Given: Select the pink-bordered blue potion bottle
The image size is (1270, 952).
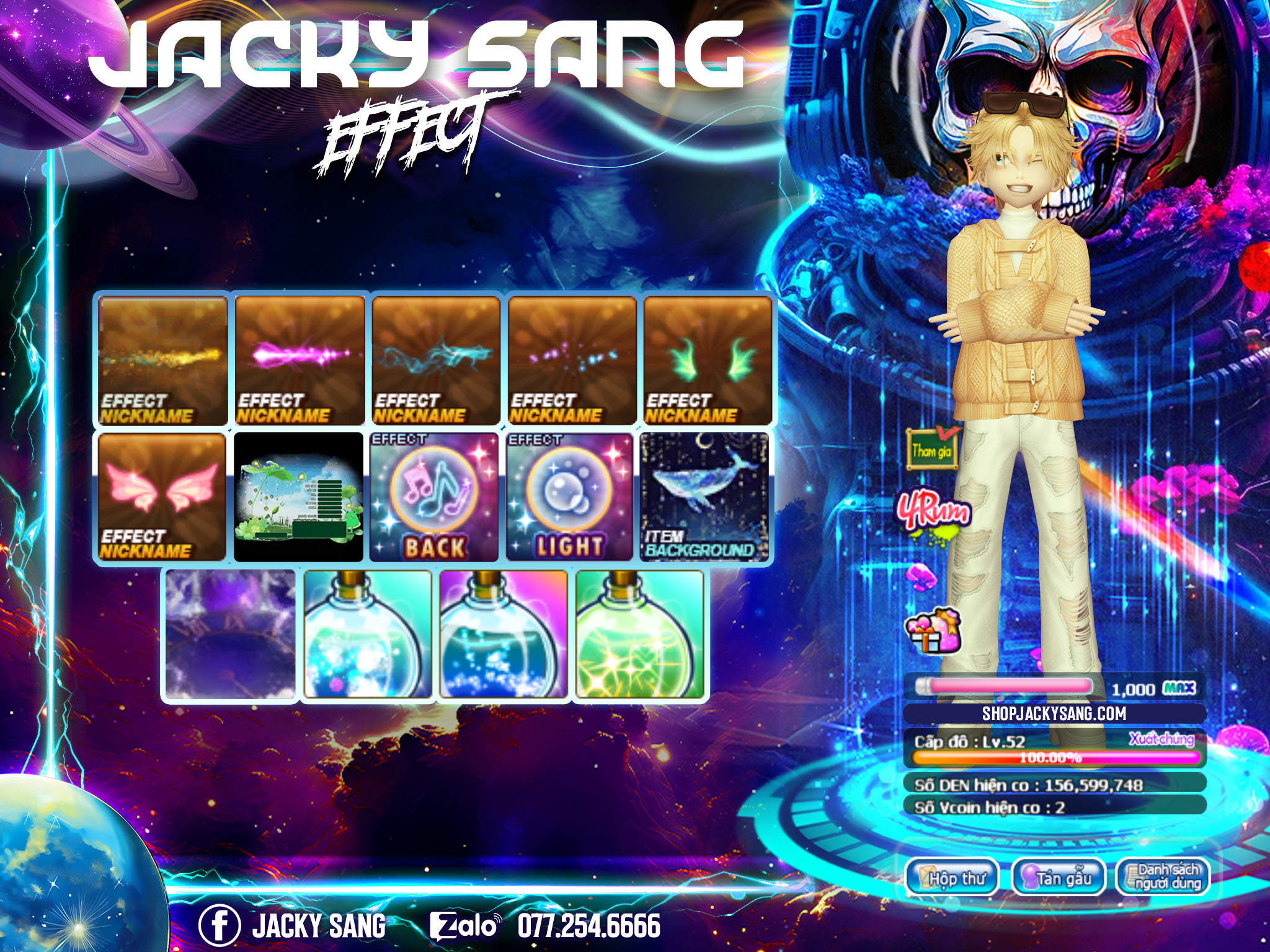Looking at the screenshot, I should pos(504,635).
